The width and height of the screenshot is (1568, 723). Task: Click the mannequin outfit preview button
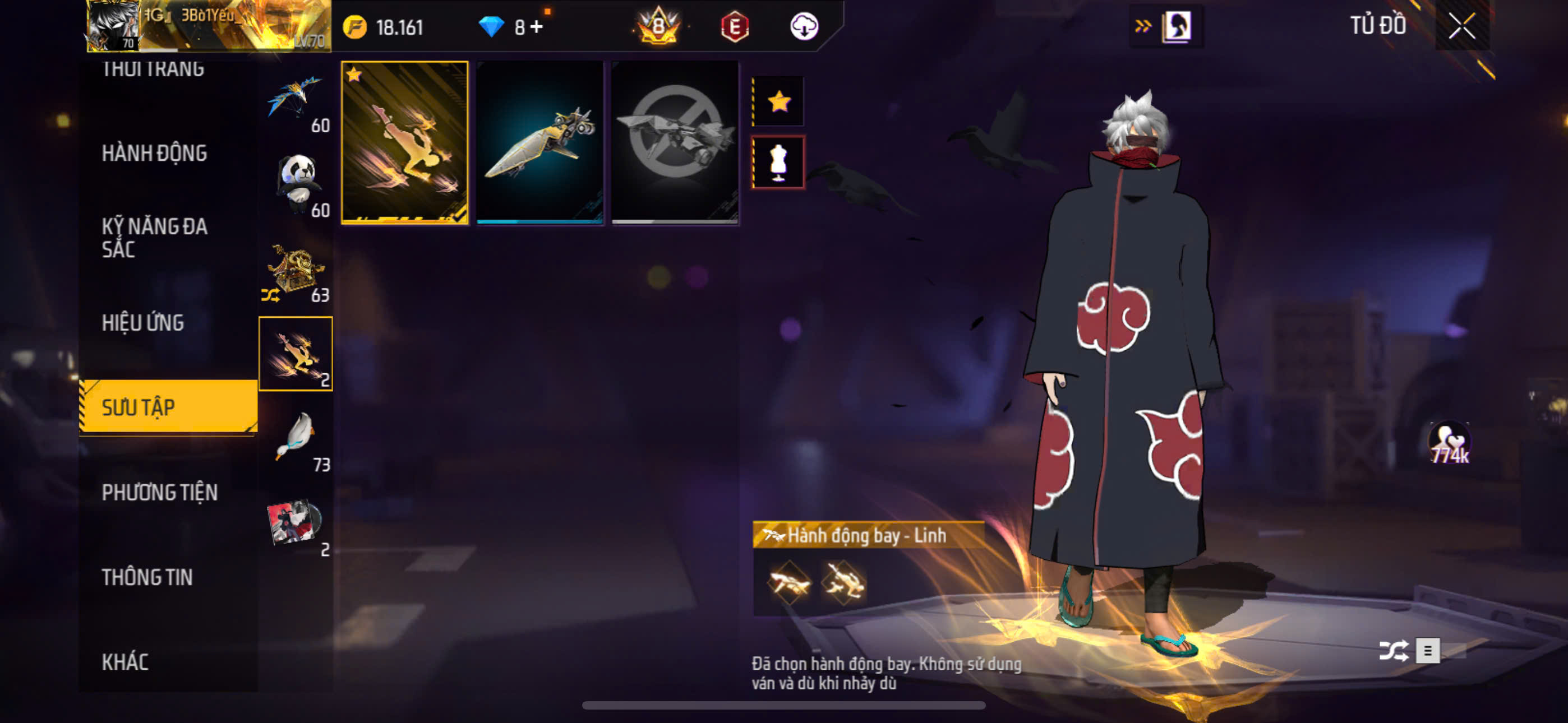pyautogui.click(x=778, y=163)
